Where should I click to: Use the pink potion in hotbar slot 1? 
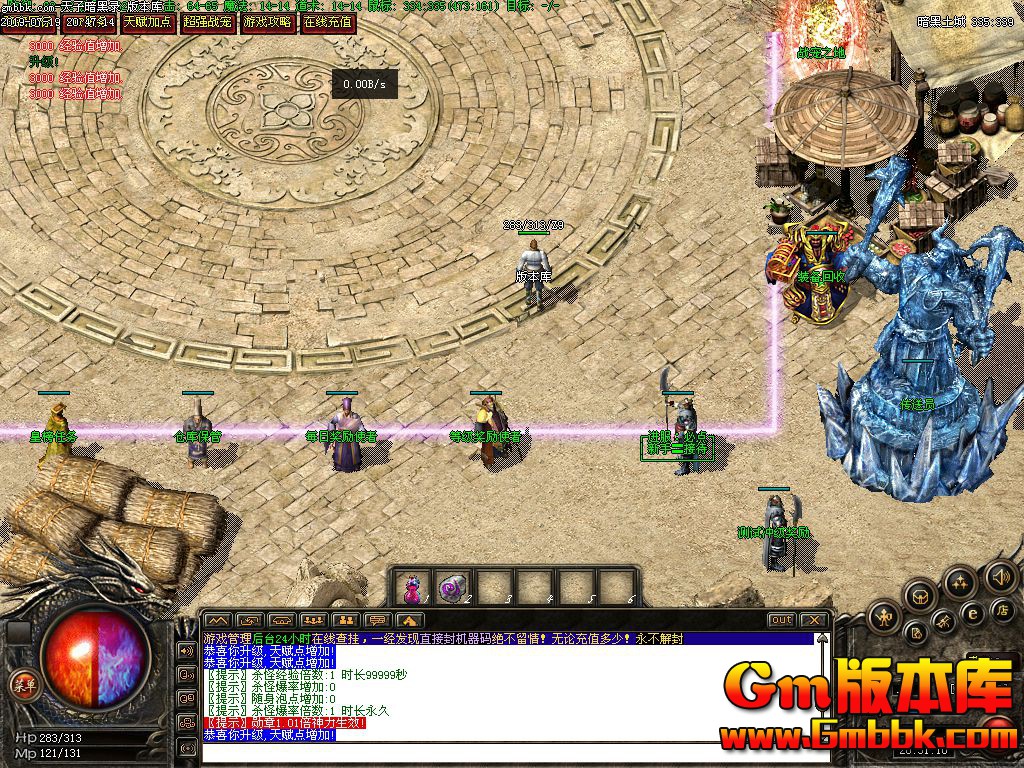point(412,588)
